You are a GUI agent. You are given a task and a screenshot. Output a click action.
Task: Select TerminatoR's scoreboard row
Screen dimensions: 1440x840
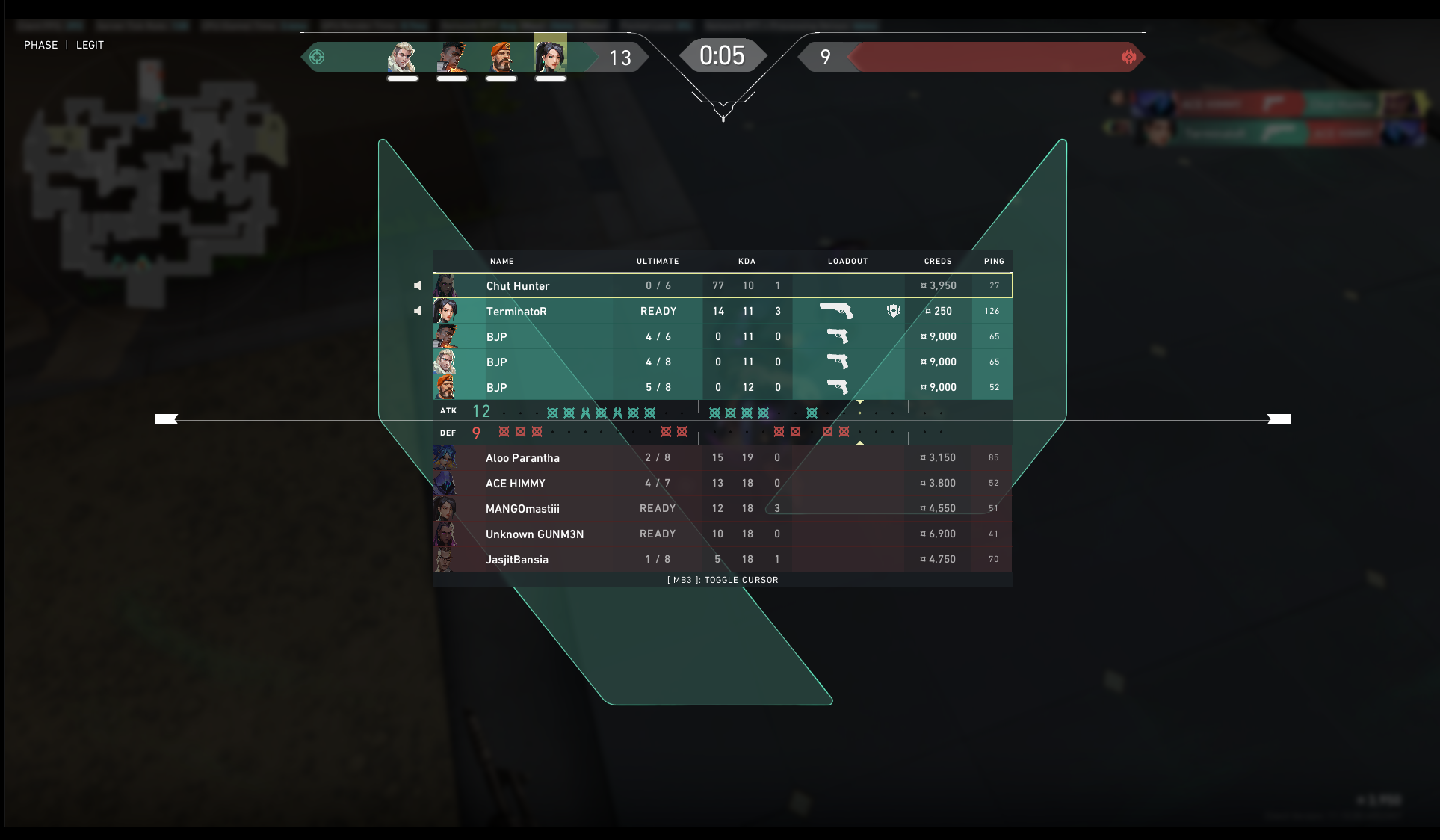pyautogui.click(x=516, y=311)
